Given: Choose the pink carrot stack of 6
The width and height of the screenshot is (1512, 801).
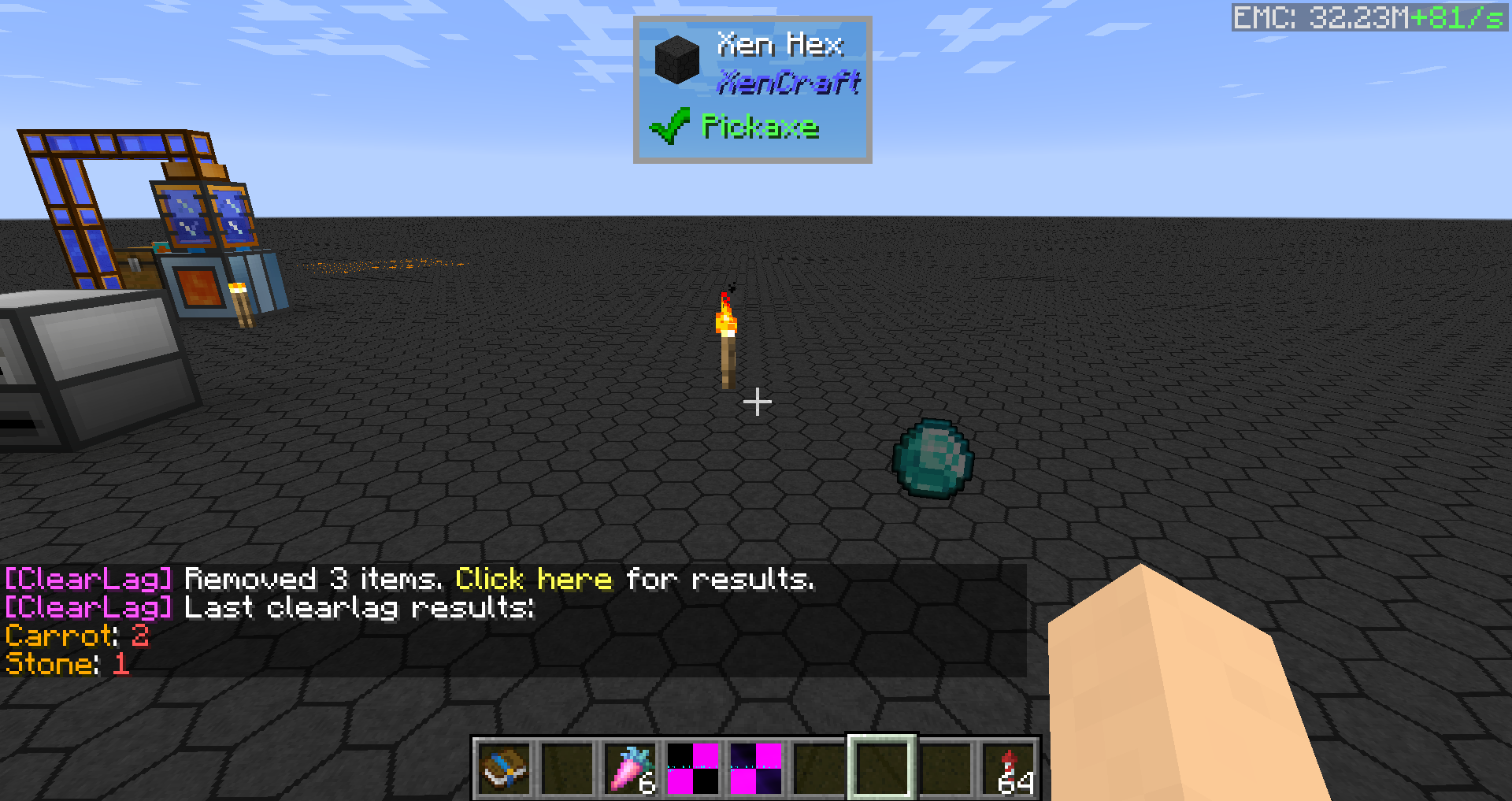Looking at the screenshot, I should point(631,768).
